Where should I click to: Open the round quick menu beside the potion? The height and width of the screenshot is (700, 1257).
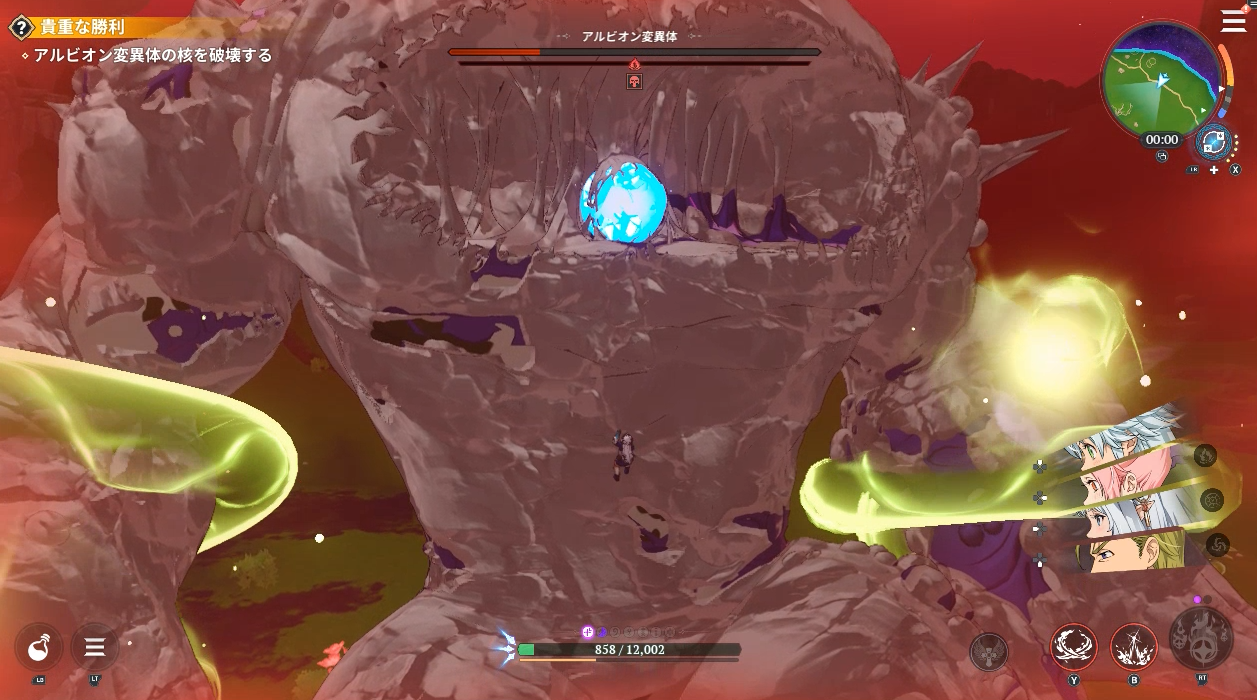pos(95,647)
